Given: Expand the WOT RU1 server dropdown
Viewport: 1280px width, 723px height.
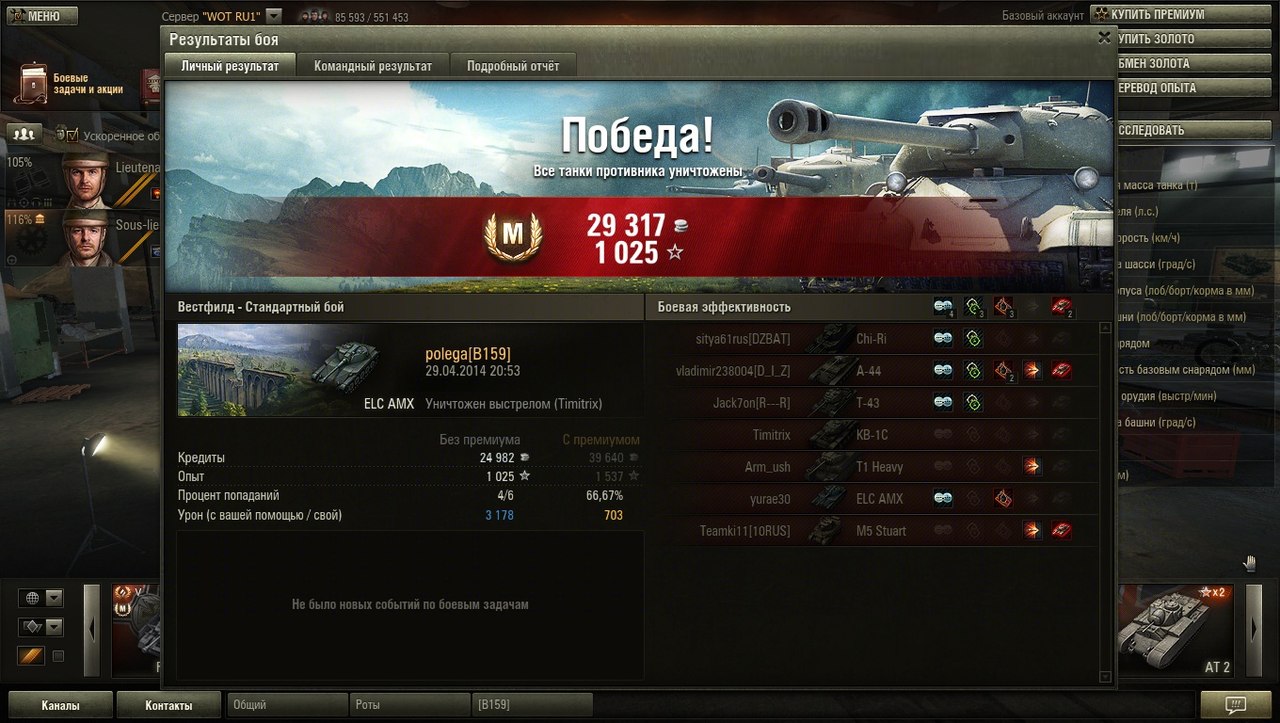Looking at the screenshot, I should coord(274,16).
